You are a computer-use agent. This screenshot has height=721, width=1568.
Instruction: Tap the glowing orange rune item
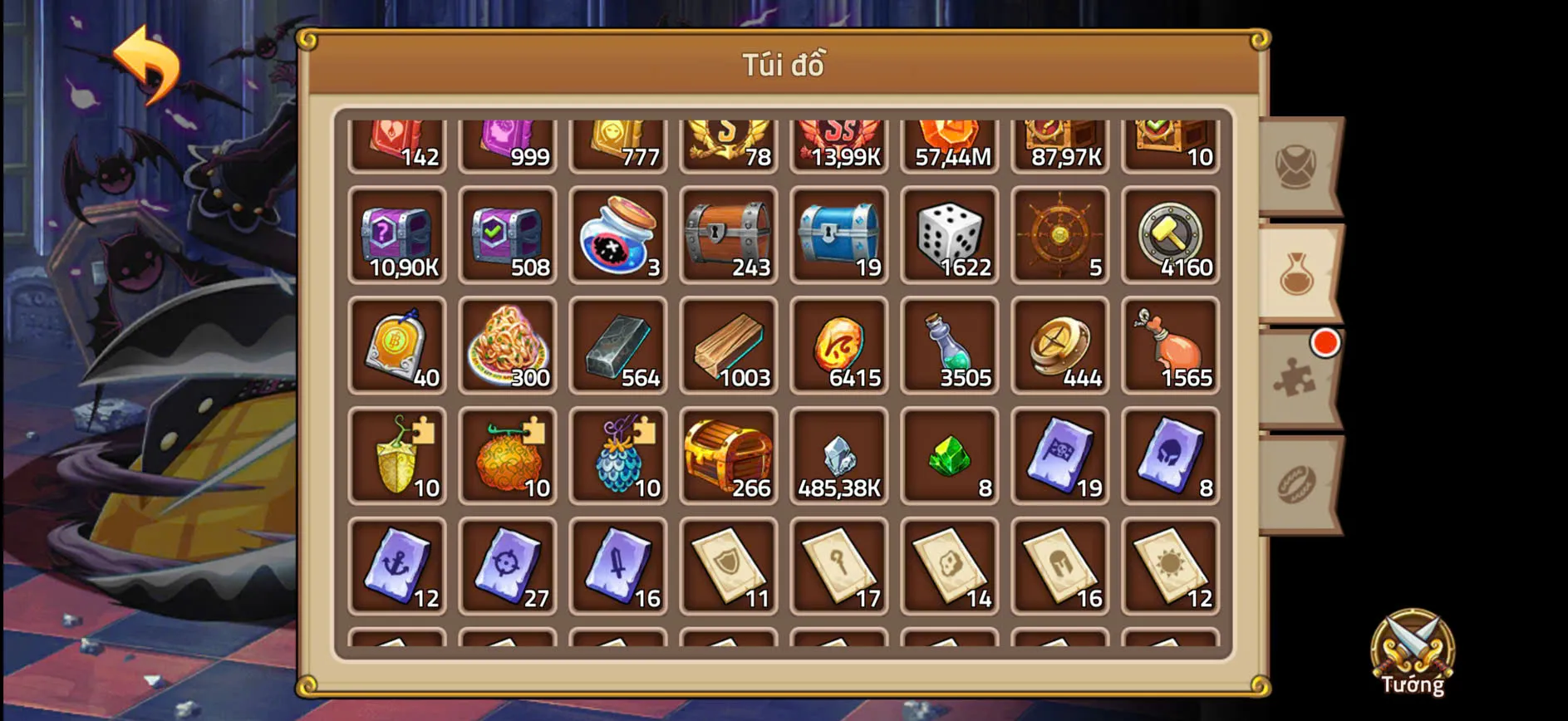839,345
